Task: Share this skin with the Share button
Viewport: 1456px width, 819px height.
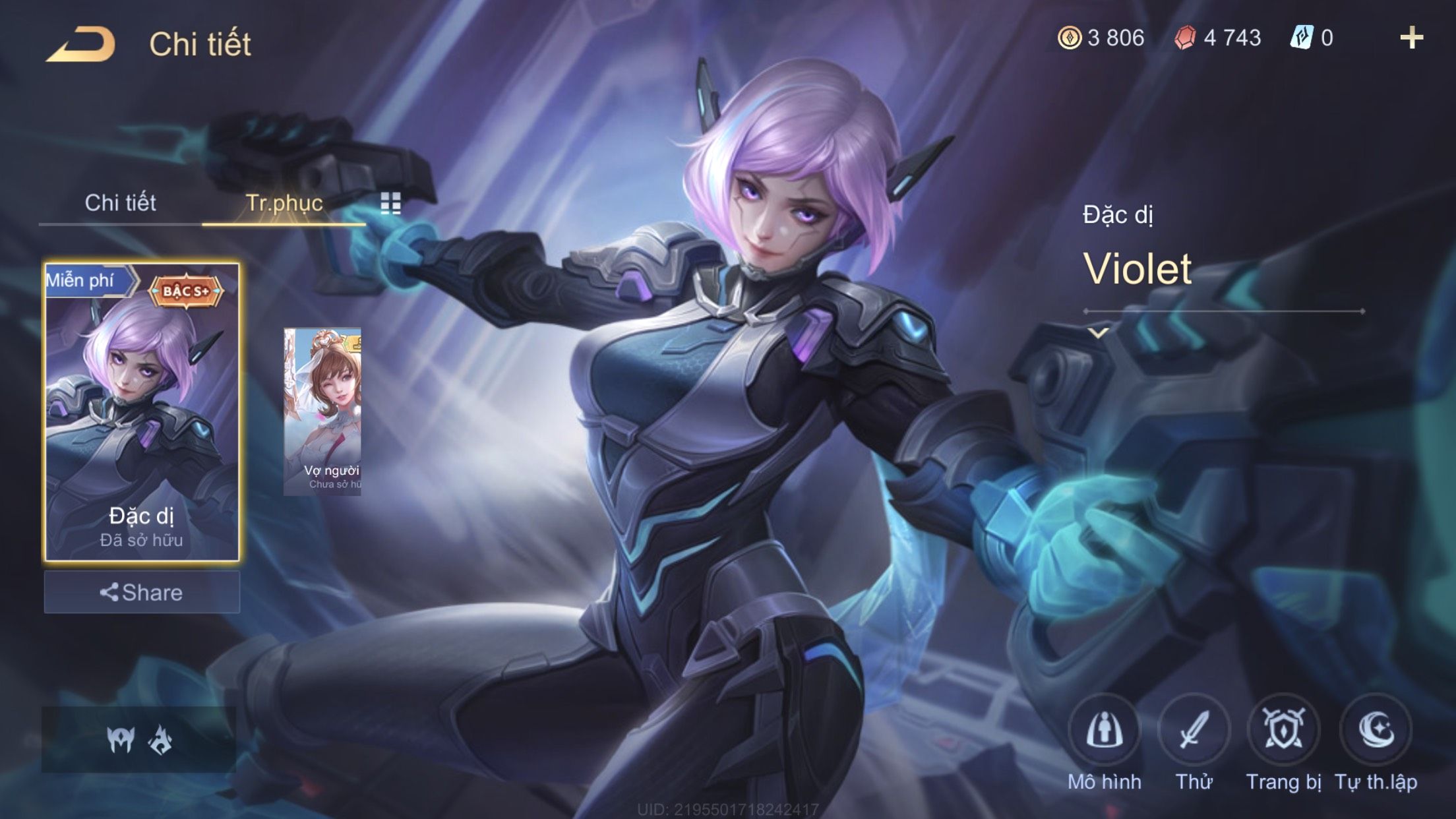Action: [142, 592]
